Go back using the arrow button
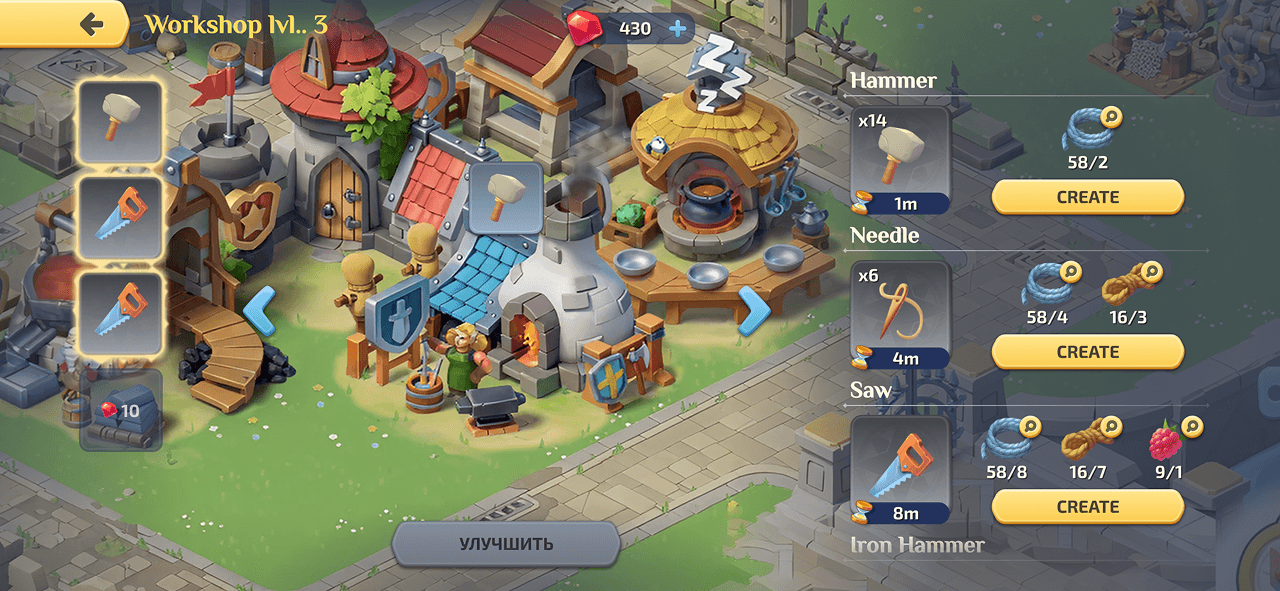The image size is (1280, 591). (92, 24)
